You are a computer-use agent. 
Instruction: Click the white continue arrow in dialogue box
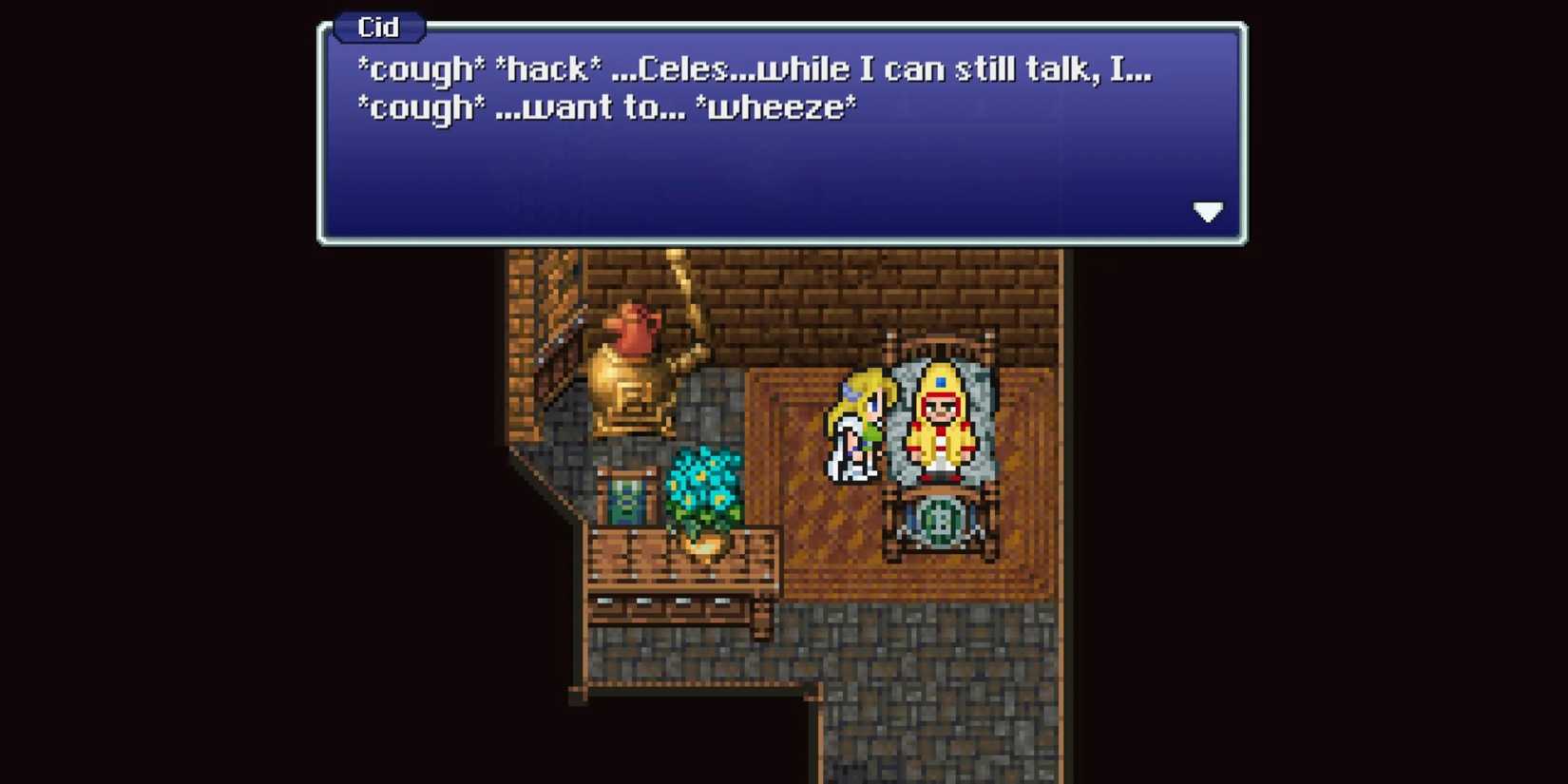(x=1208, y=213)
